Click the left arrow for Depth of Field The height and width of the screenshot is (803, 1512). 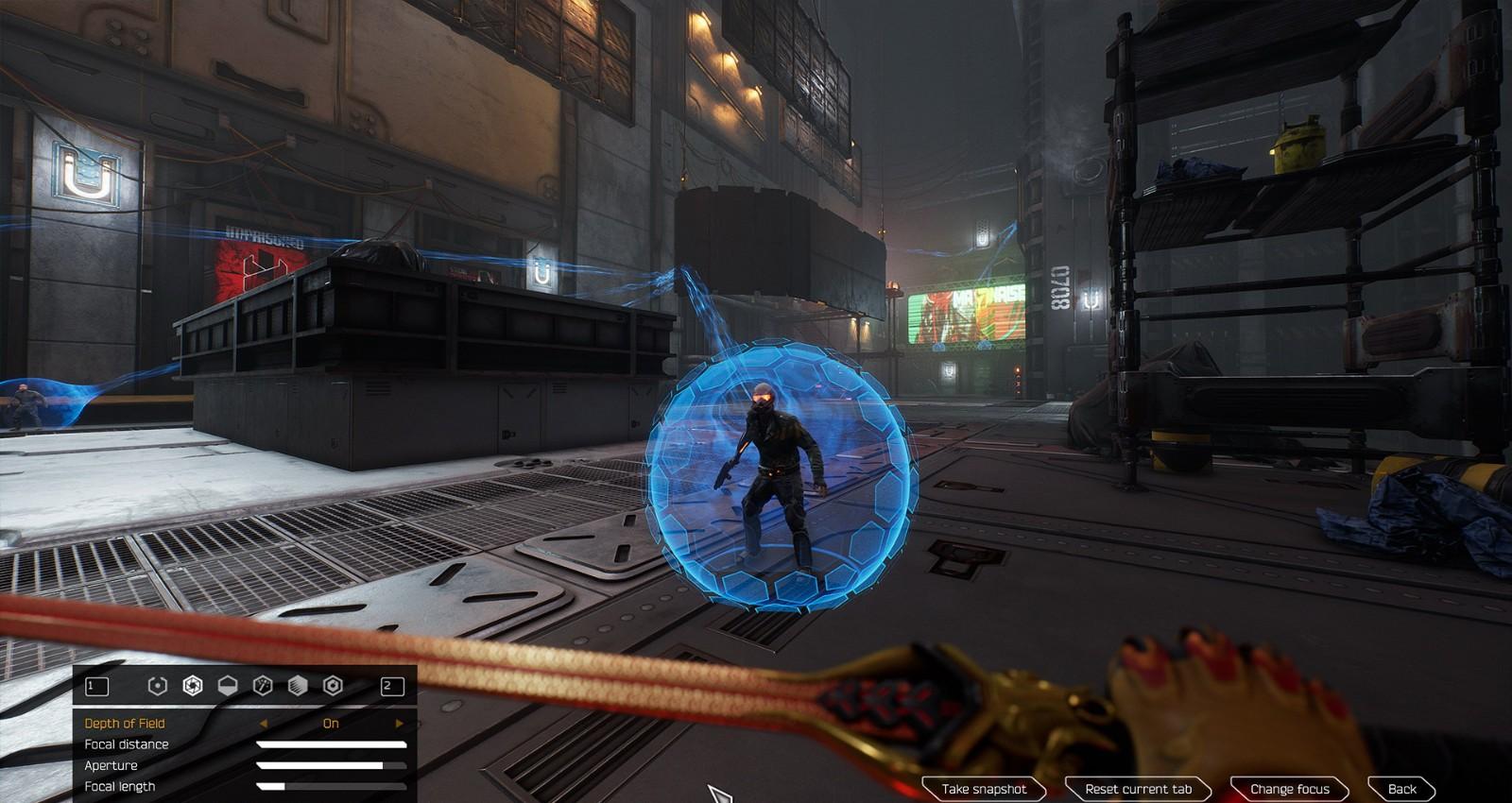[263, 724]
